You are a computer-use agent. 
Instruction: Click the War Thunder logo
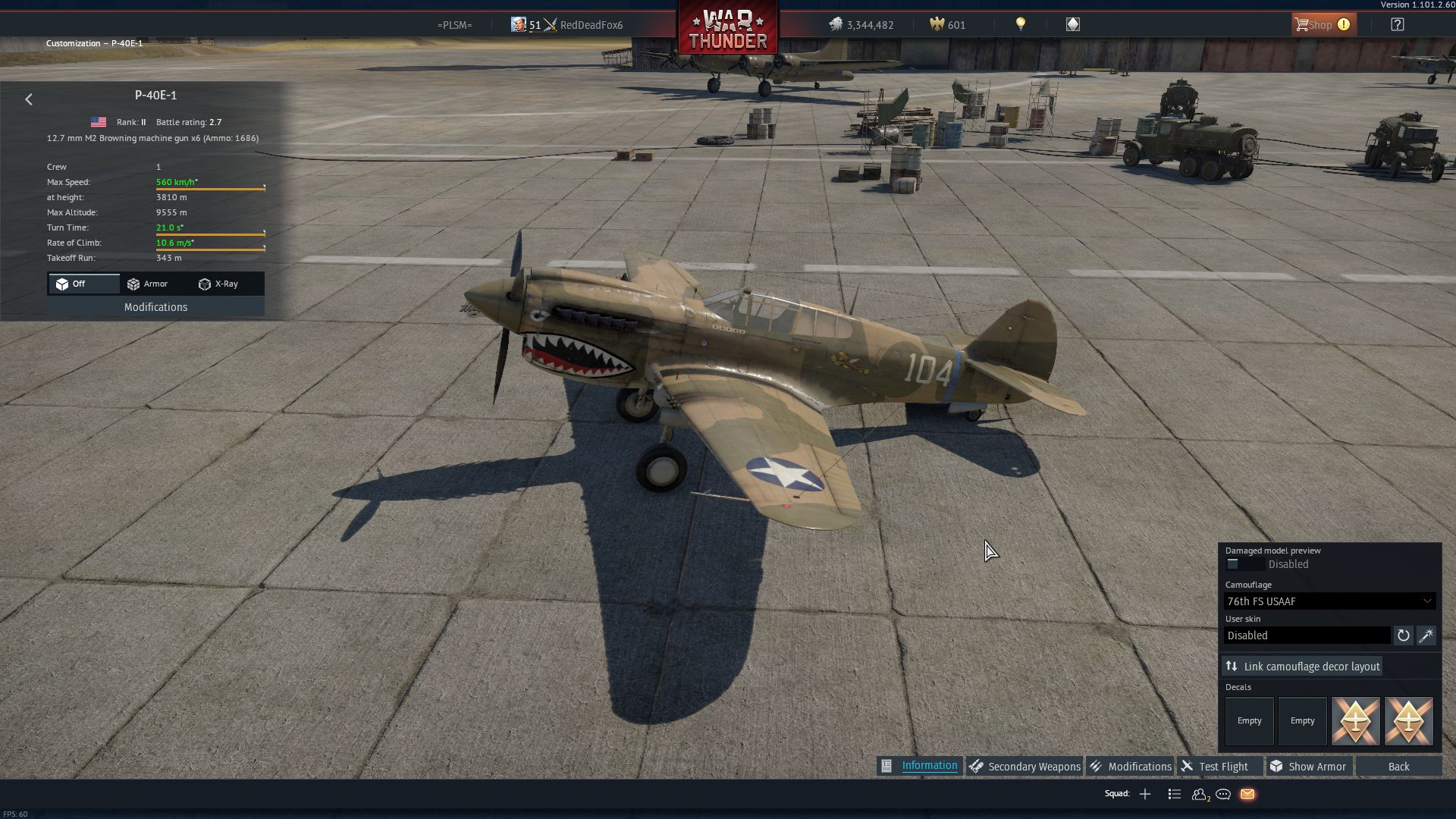pyautogui.click(x=727, y=30)
